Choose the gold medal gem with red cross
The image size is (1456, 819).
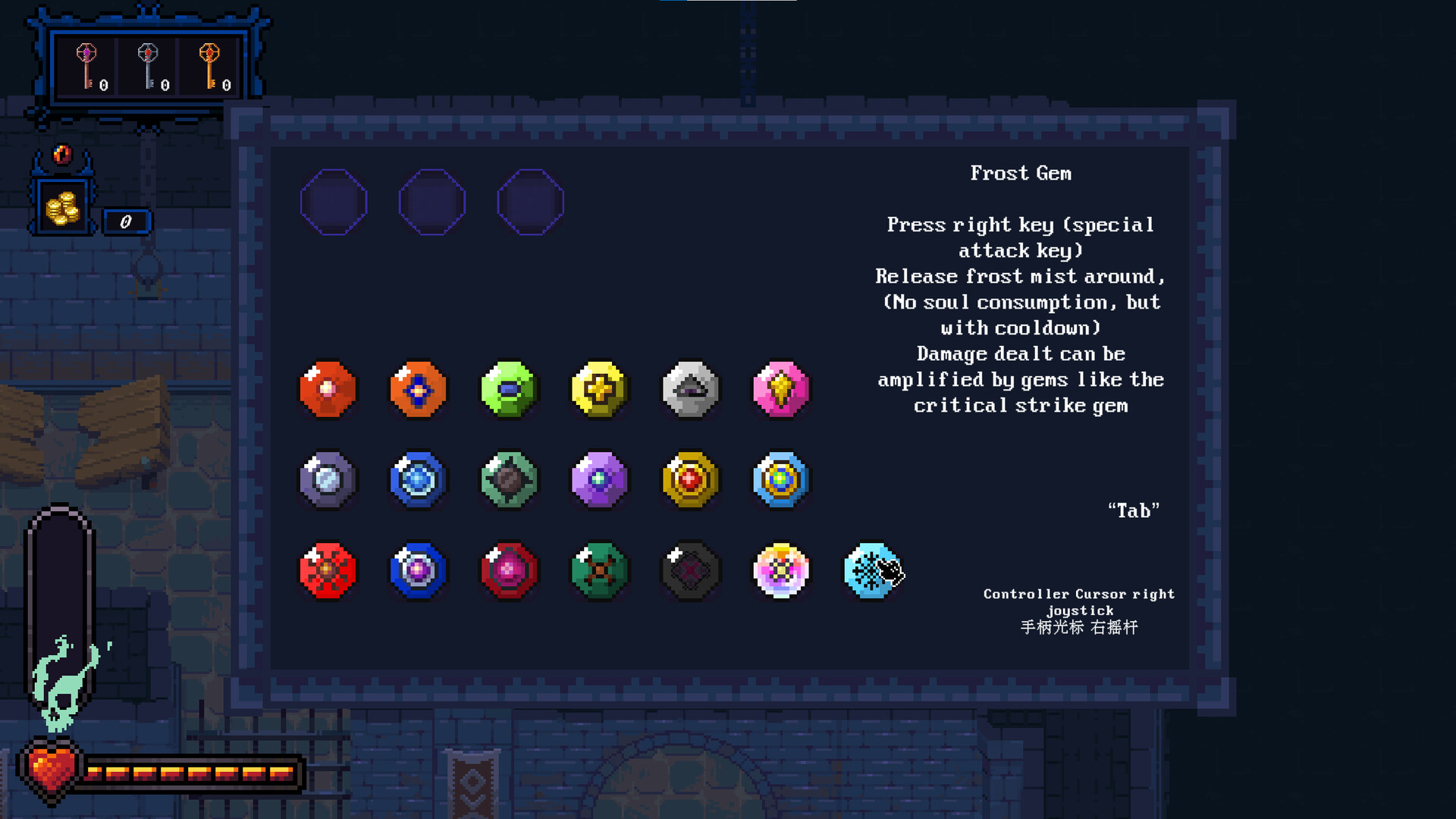(x=690, y=480)
